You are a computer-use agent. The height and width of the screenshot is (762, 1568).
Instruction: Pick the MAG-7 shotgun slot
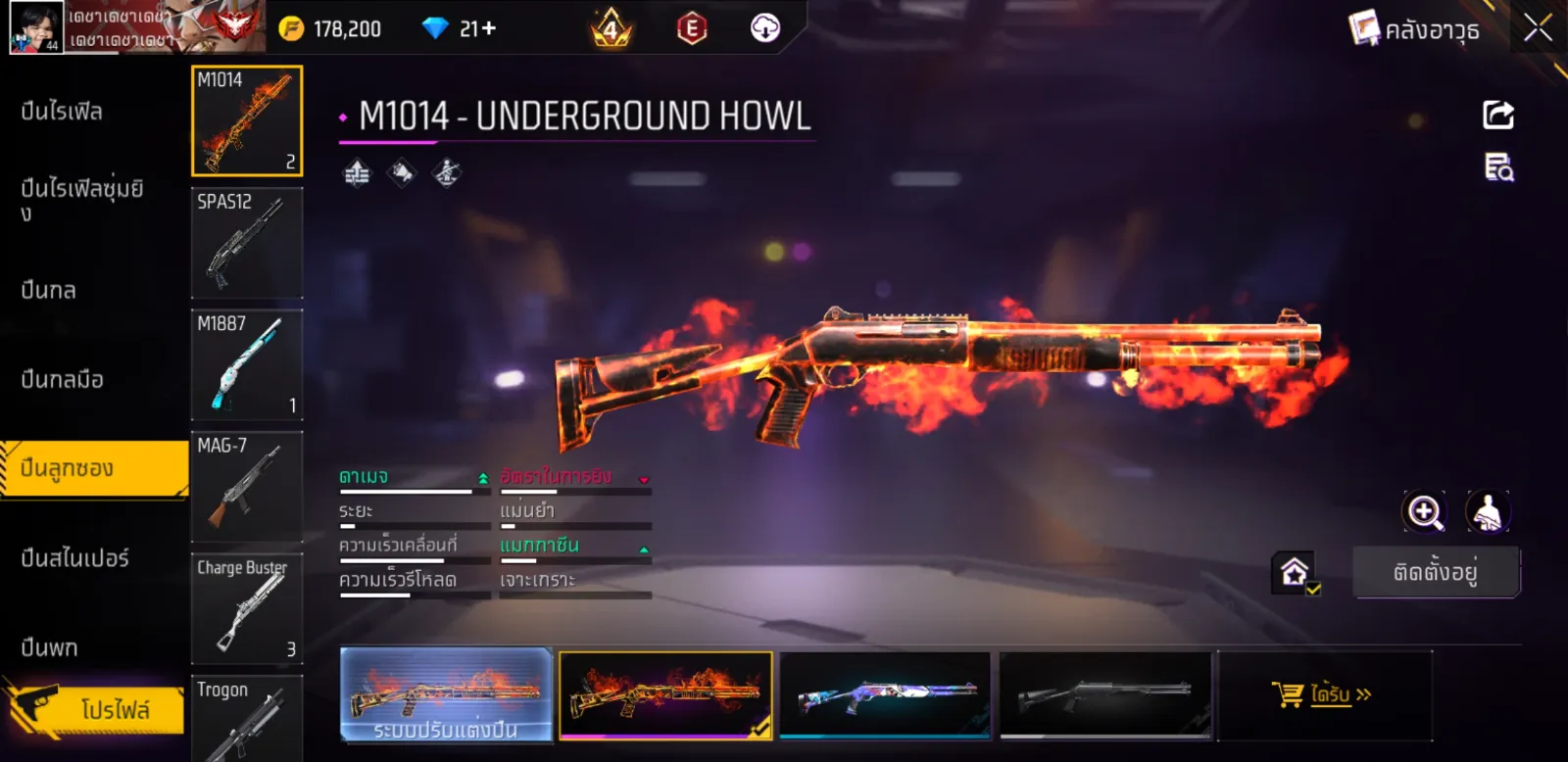click(247, 487)
